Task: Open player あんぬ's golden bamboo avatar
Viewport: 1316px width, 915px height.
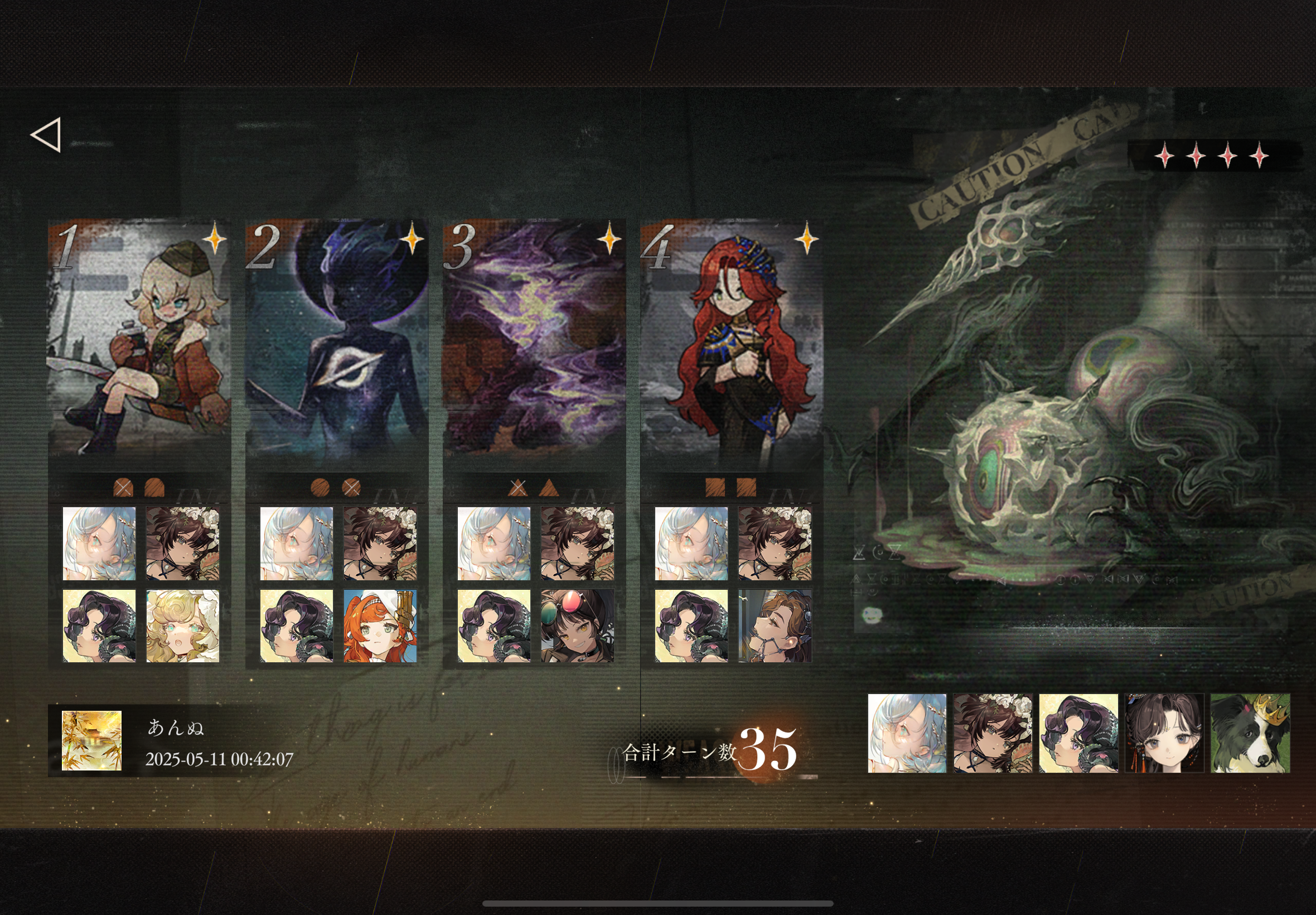Action: [x=91, y=741]
